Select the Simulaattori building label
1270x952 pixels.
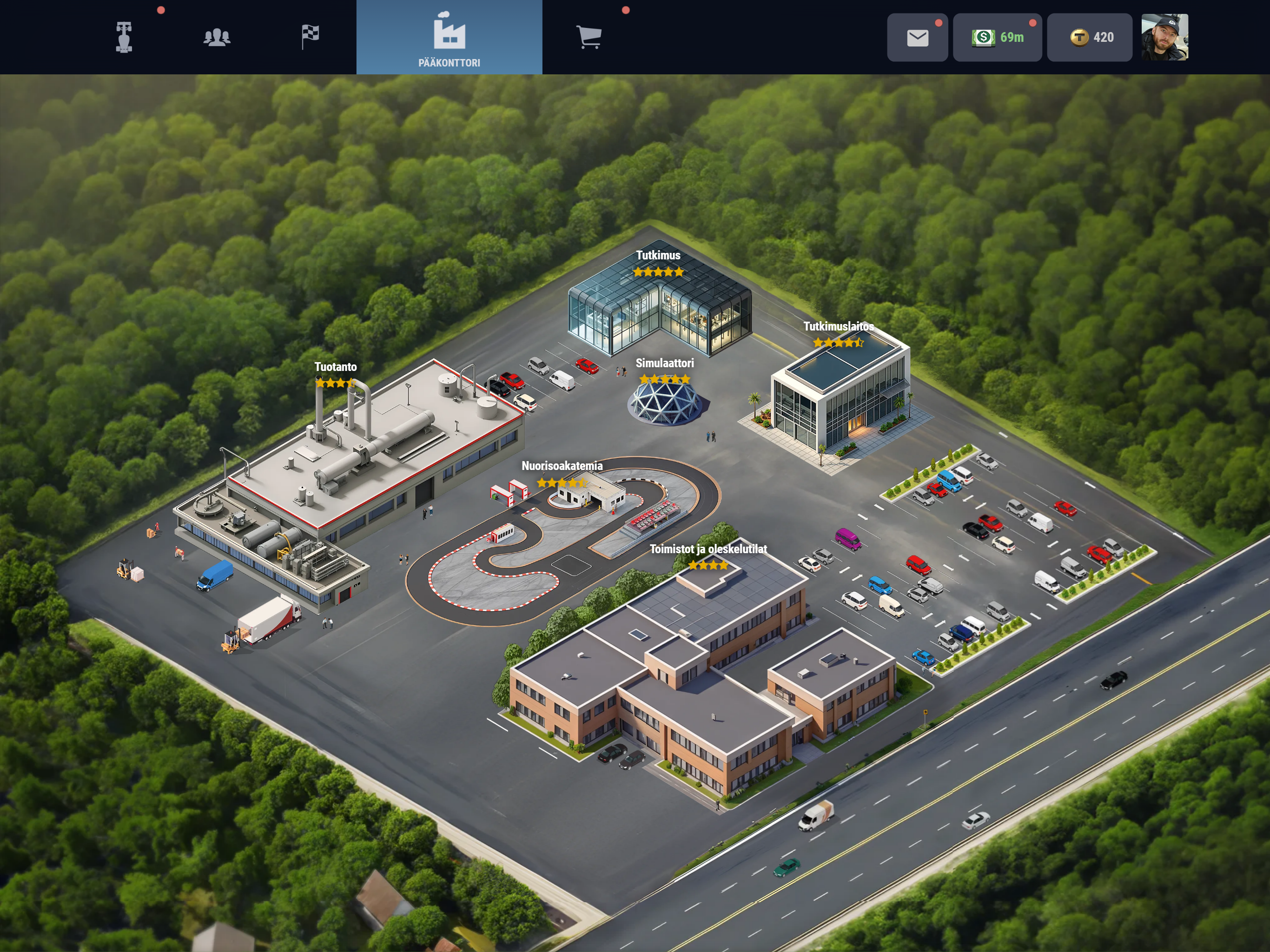(x=664, y=364)
